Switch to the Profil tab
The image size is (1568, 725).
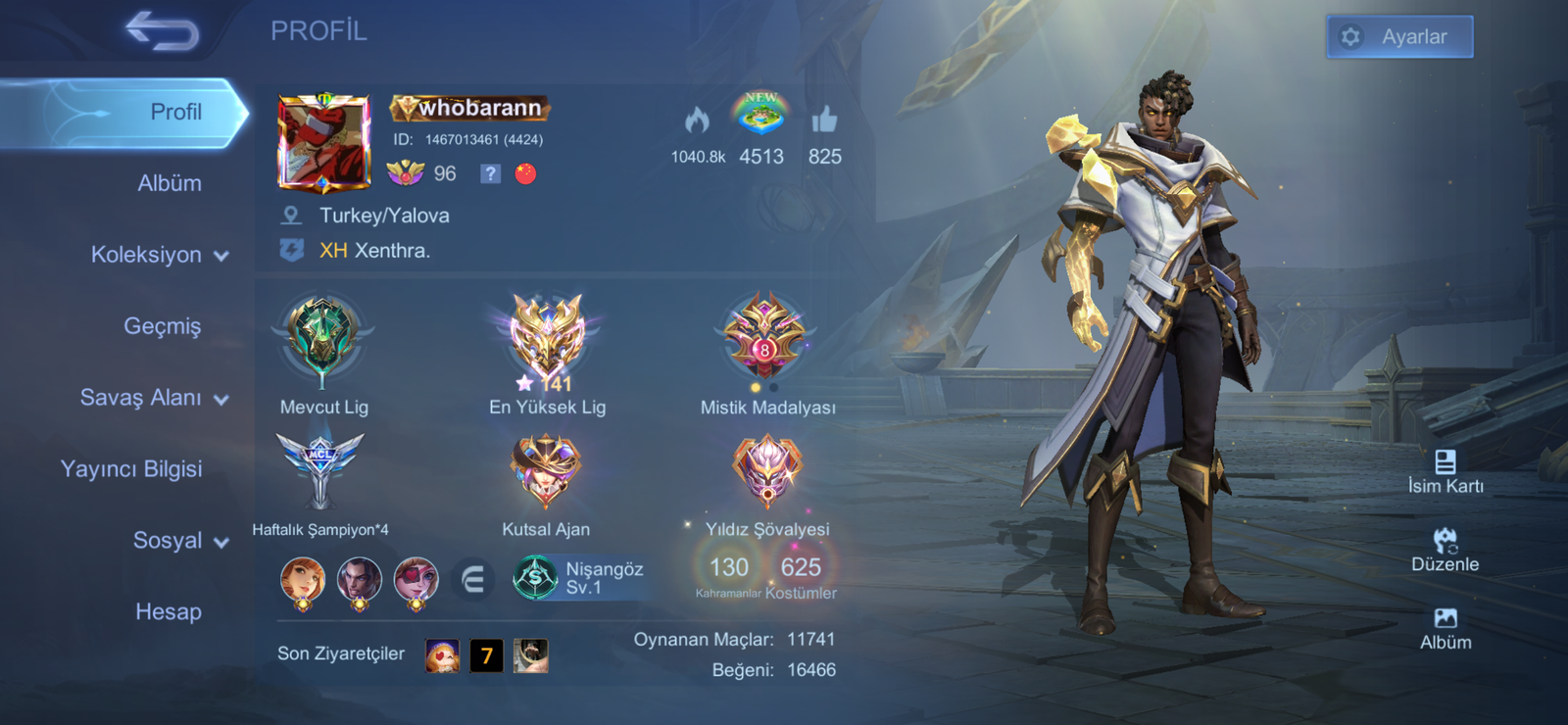pos(175,112)
